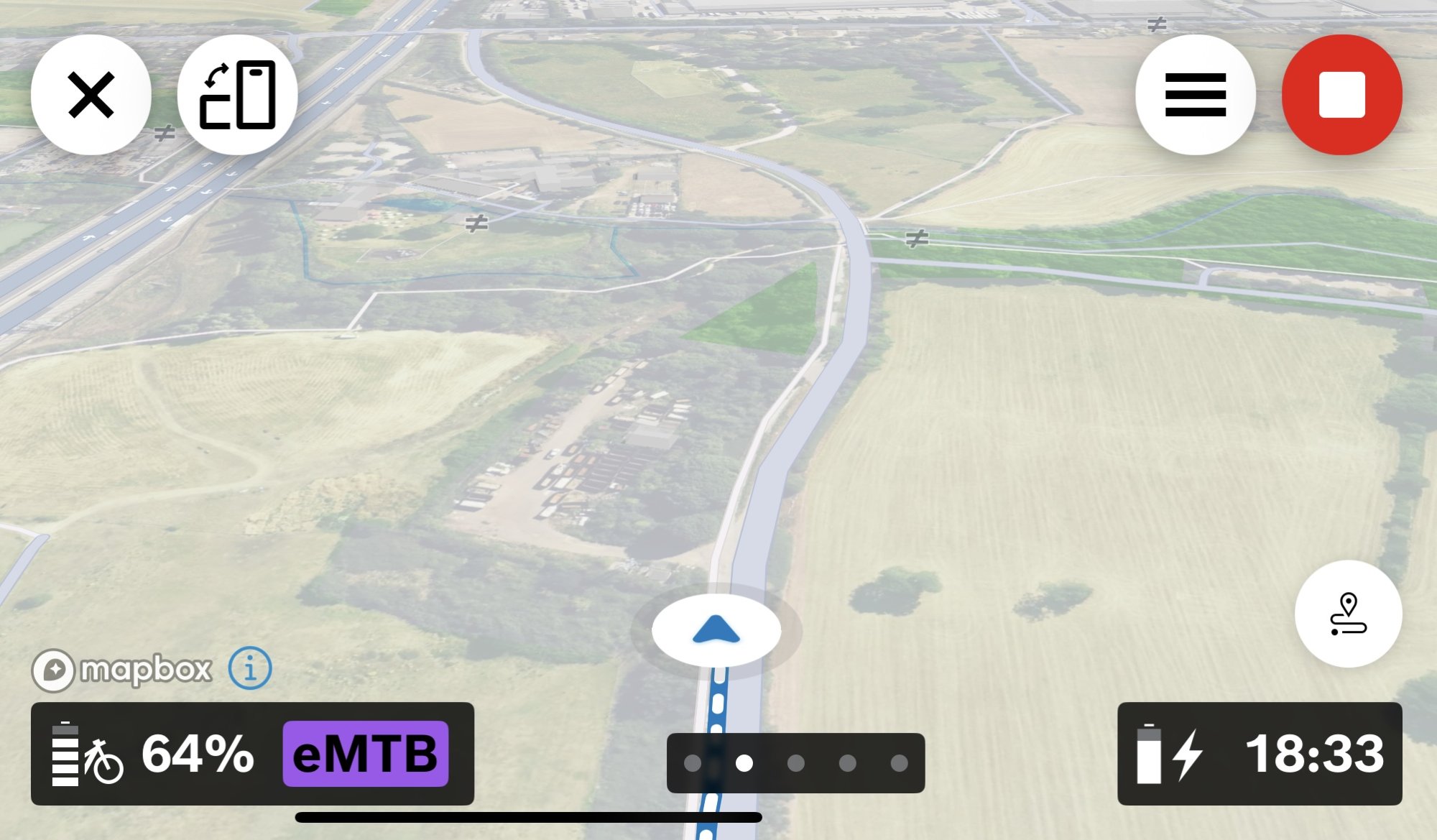Viewport: 1437px width, 840px height.
Task: Show Mapbox info via the blue i icon
Action: point(250,668)
